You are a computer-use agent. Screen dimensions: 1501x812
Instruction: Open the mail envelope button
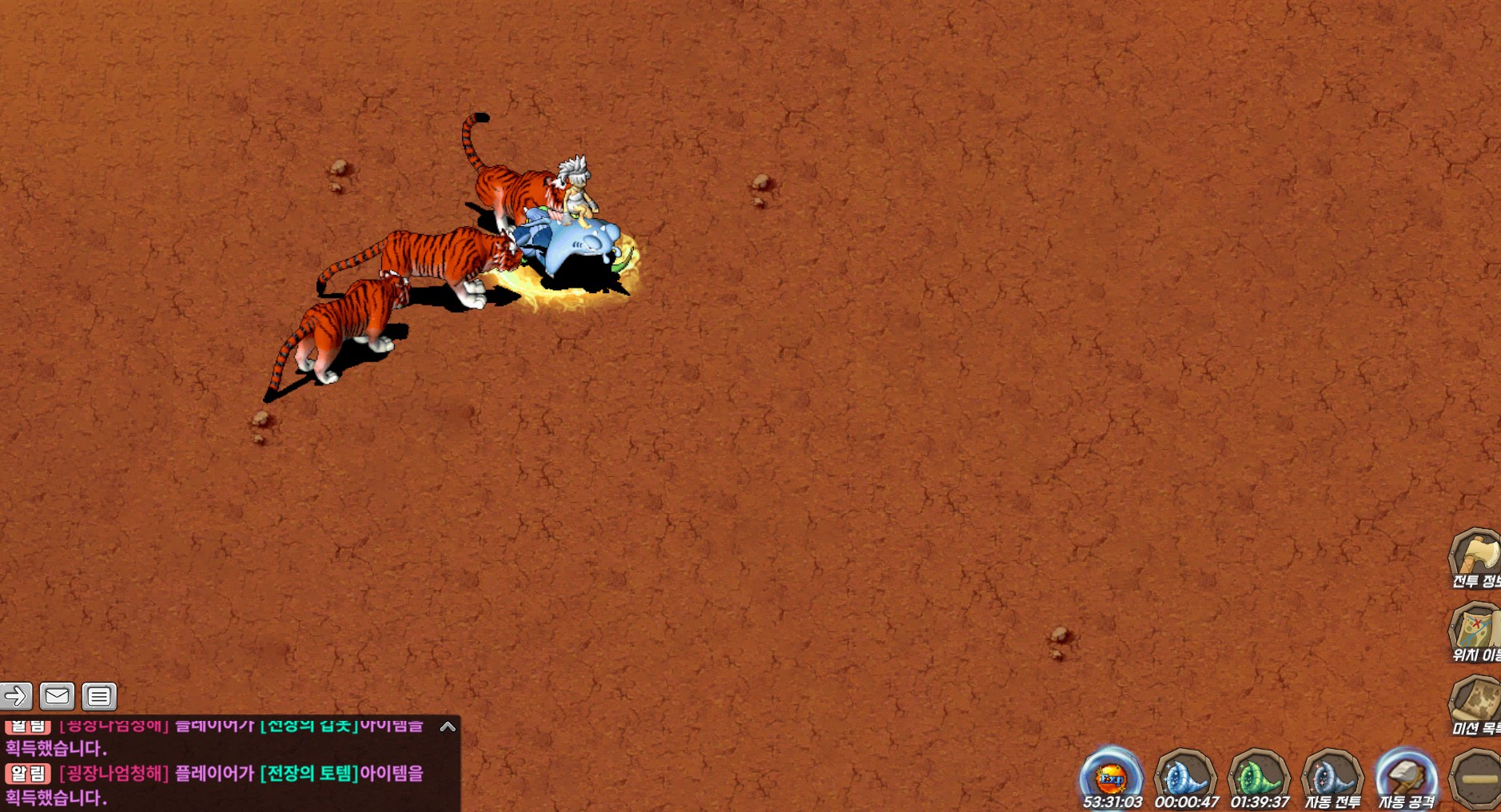pyautogui.click(x=57, y=696)
